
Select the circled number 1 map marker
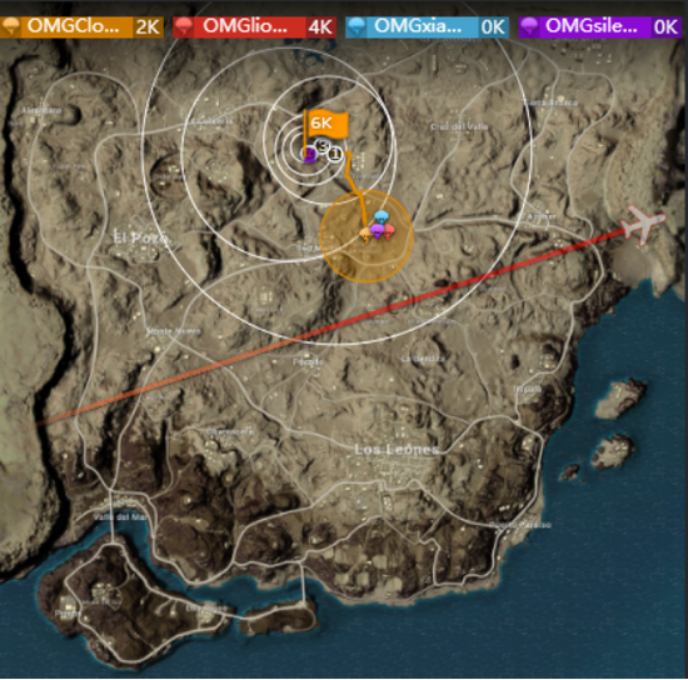point(335,152)
